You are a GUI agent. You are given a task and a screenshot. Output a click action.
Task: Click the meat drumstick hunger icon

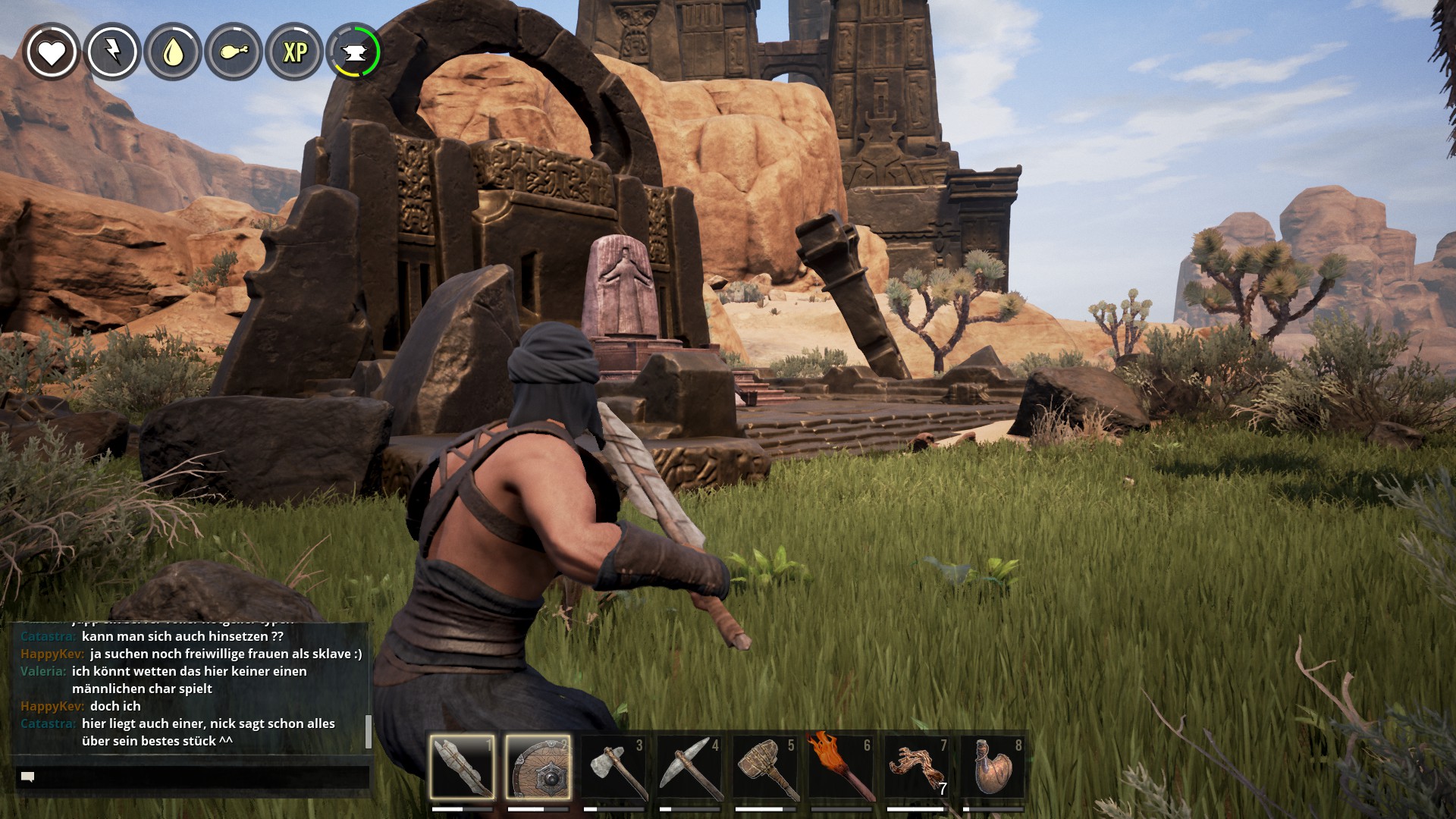tap(234, 52)
